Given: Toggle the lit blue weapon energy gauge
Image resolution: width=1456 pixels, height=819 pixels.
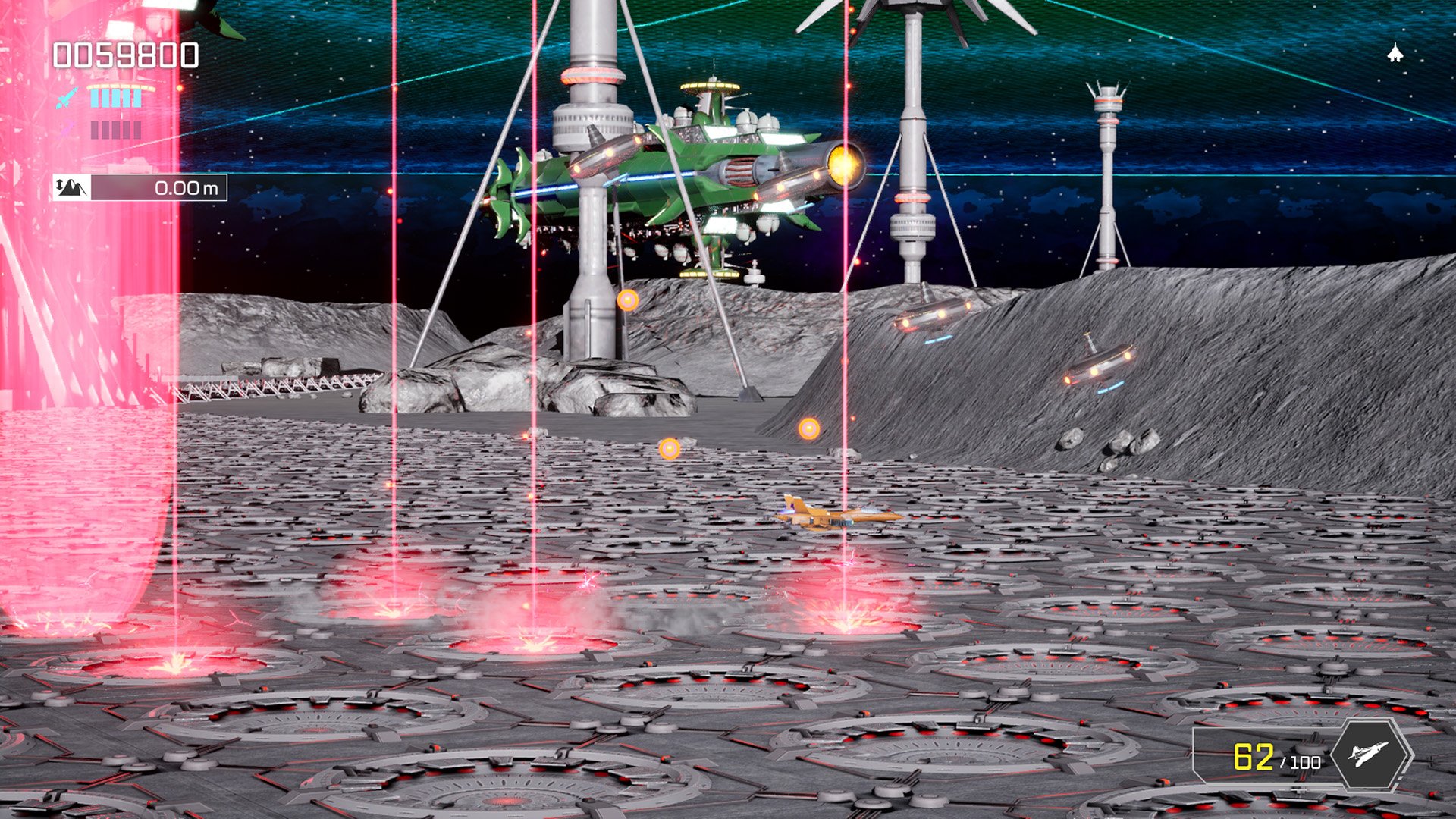Looking at the screenshot, I should click(114, 99).
